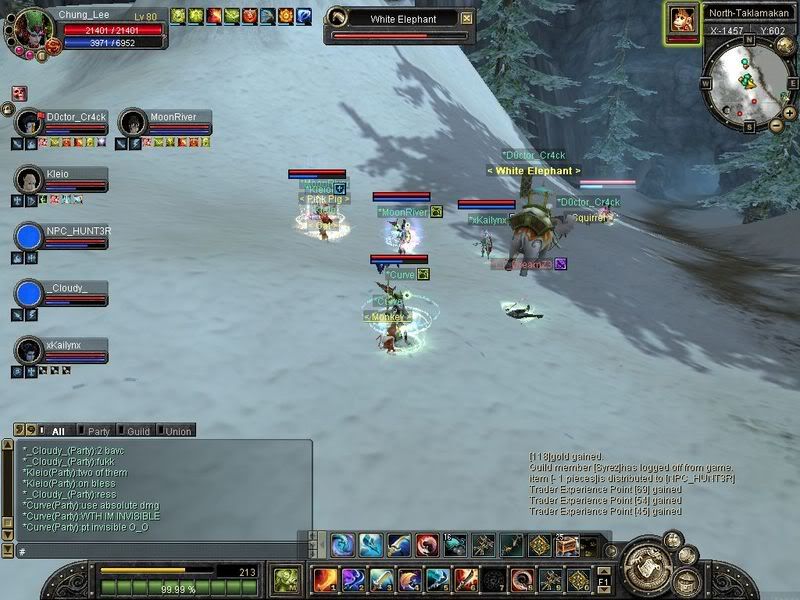Screen dimensions: 800x600
Task: Select party member xKailynx
Action: 31,351
